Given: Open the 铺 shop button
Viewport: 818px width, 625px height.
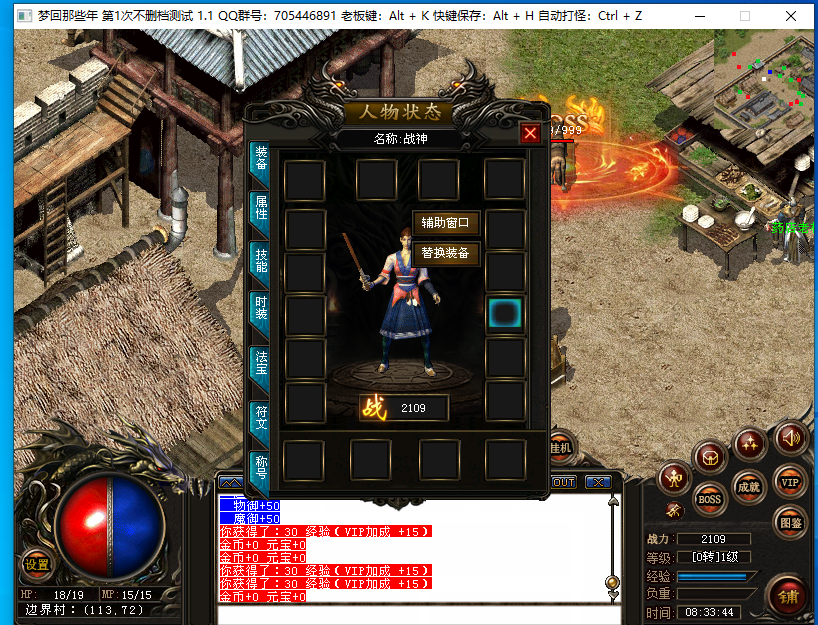Looking at the screenshot, I should coord(789,597).
